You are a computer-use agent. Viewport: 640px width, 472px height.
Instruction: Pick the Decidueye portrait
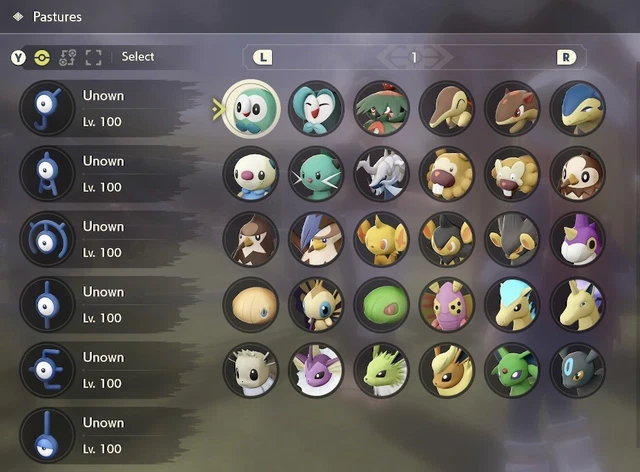pos(381,109)
